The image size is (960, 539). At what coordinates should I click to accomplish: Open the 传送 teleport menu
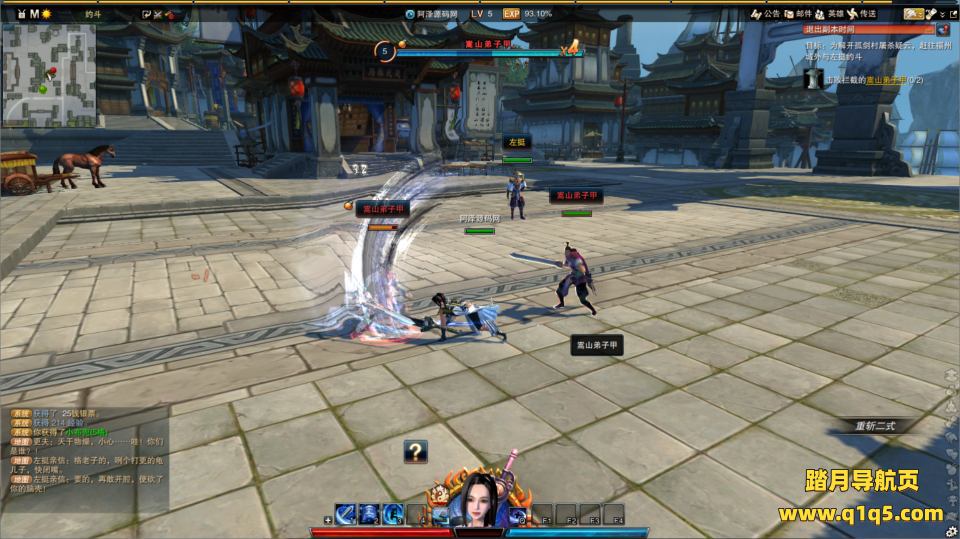pos(862,14)
